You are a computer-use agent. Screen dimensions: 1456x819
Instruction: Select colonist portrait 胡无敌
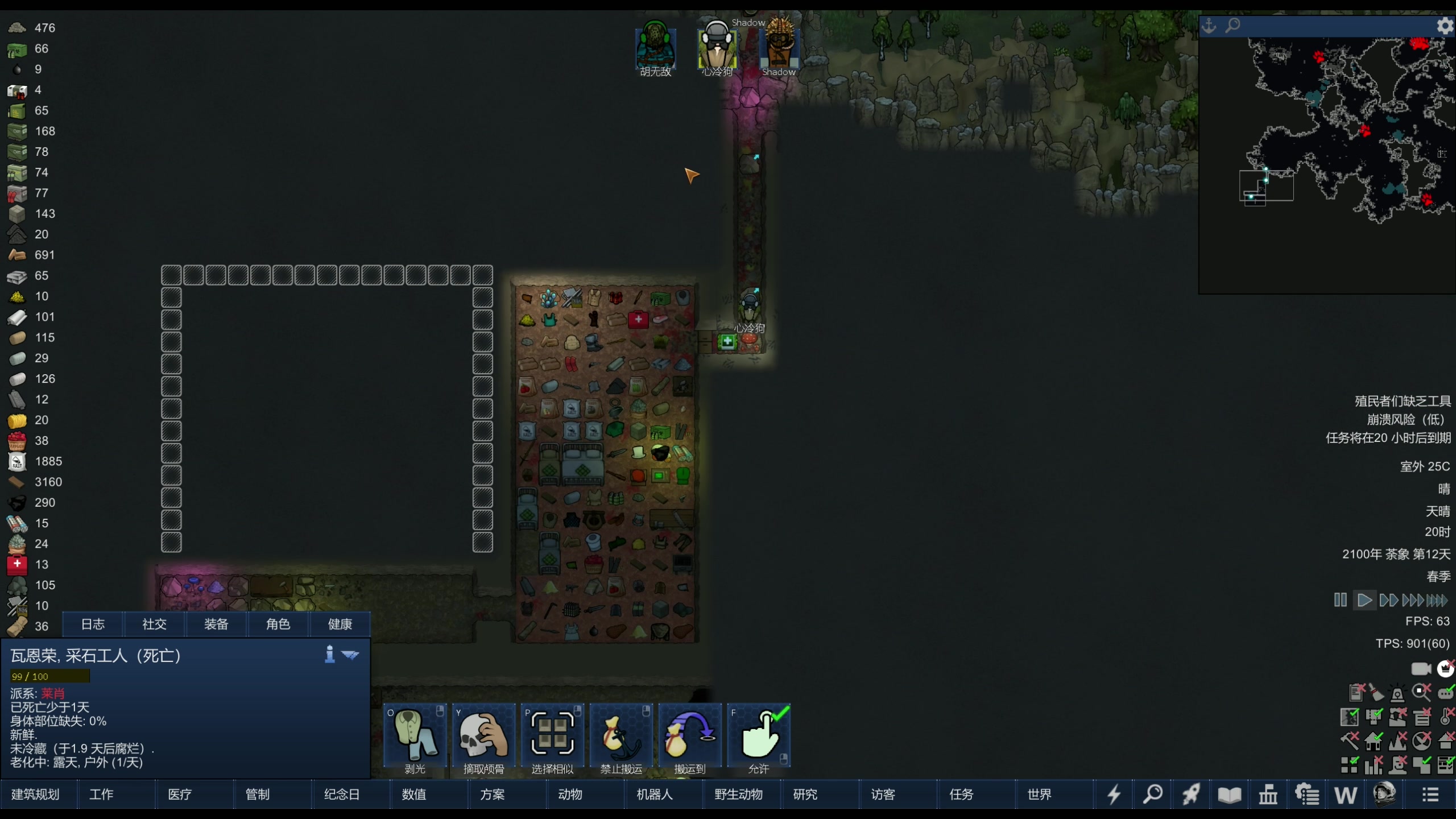tap(656, 48)
